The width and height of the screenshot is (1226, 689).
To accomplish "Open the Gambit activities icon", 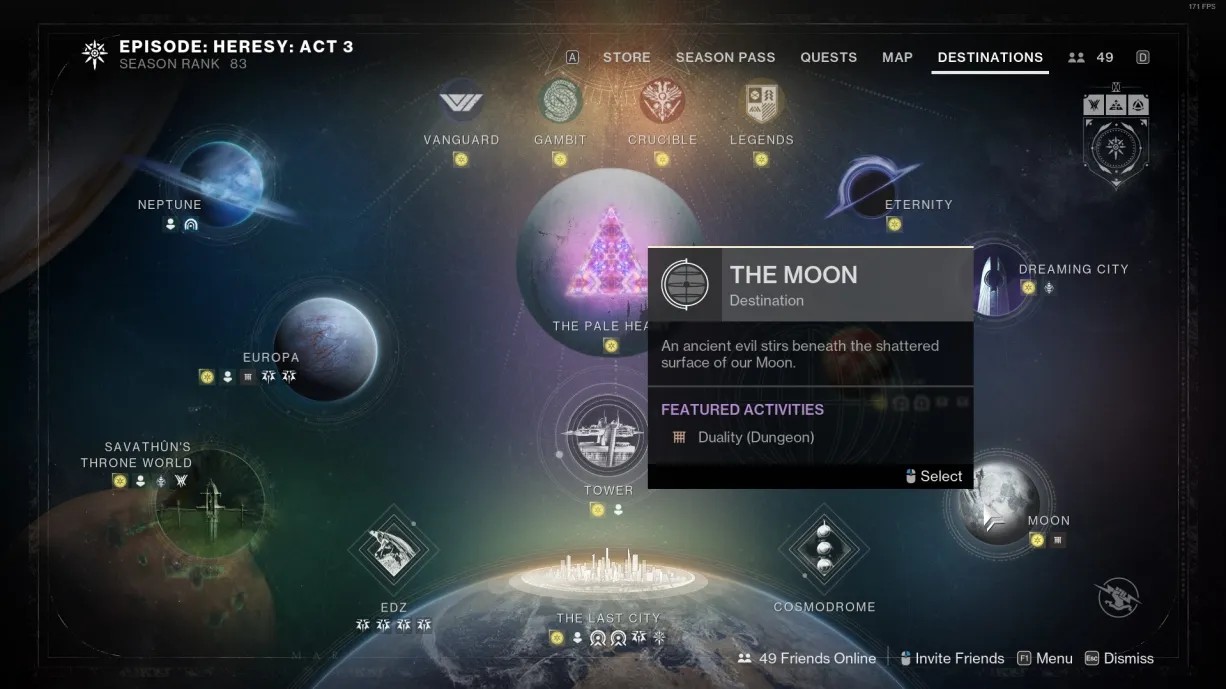I will [x=560, y=101].
